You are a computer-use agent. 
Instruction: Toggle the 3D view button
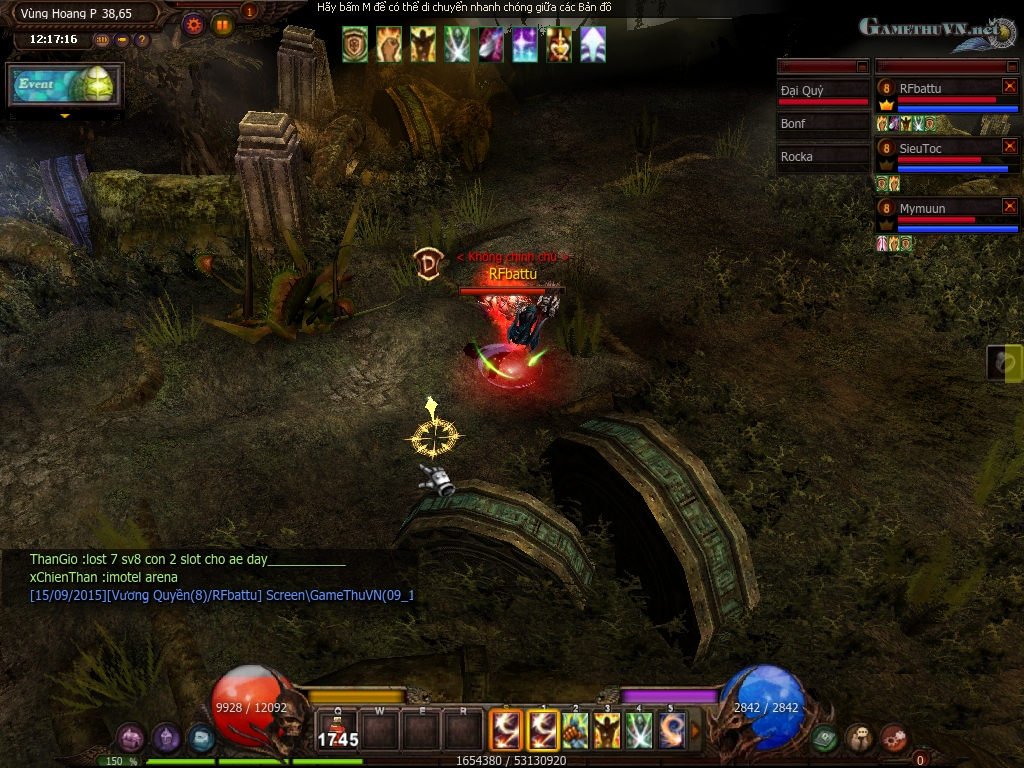coord(102,40)
